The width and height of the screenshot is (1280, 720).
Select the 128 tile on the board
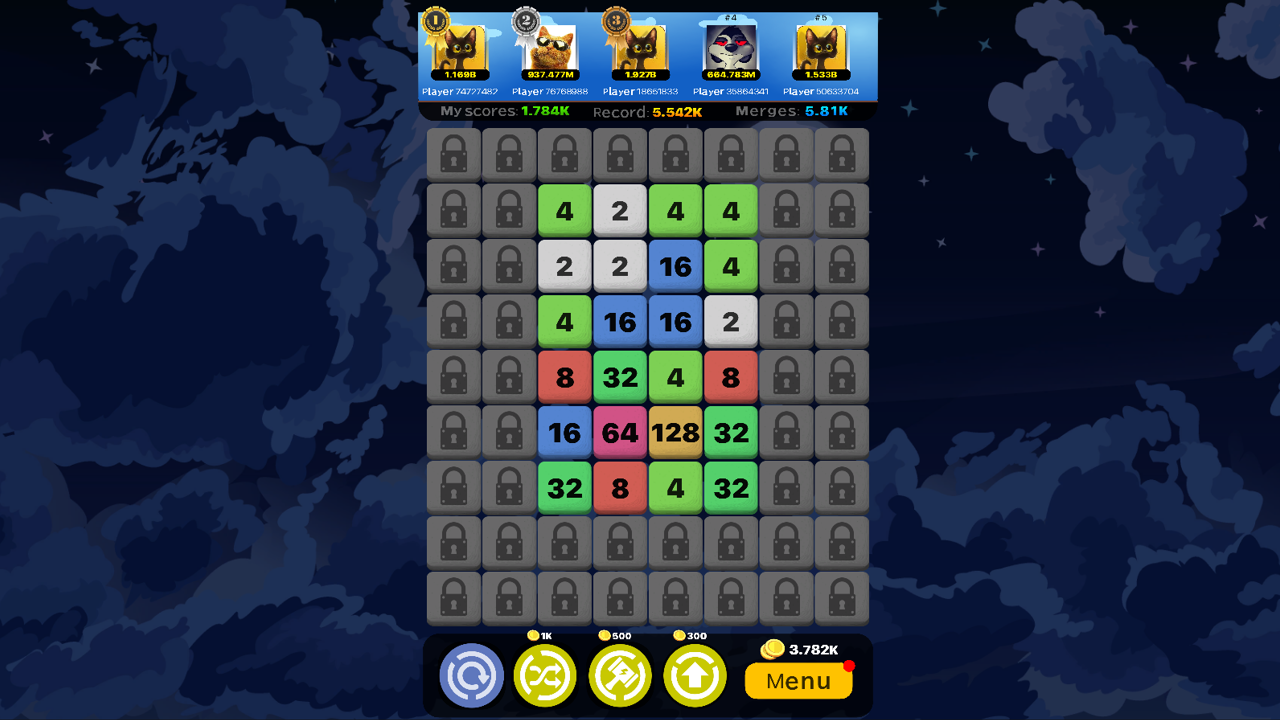pos(676,432)
